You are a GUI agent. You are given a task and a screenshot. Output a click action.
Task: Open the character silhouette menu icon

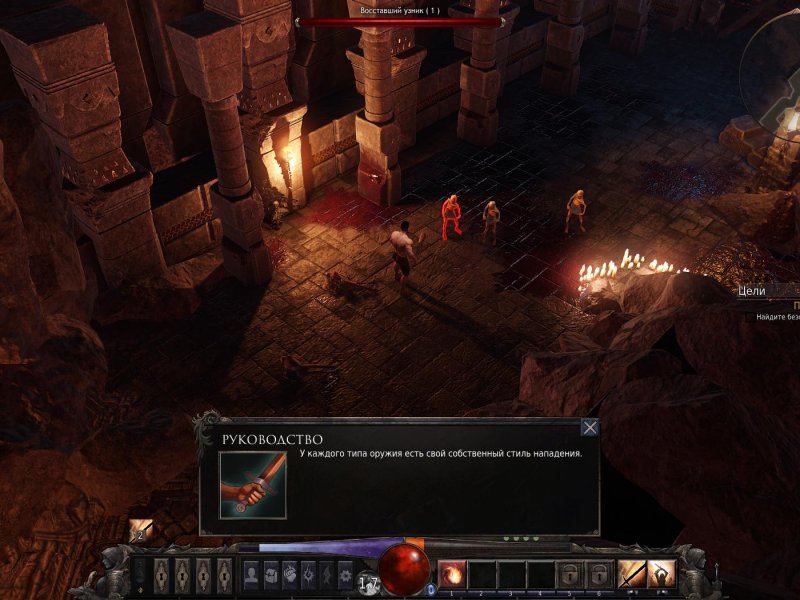[251, 575]
